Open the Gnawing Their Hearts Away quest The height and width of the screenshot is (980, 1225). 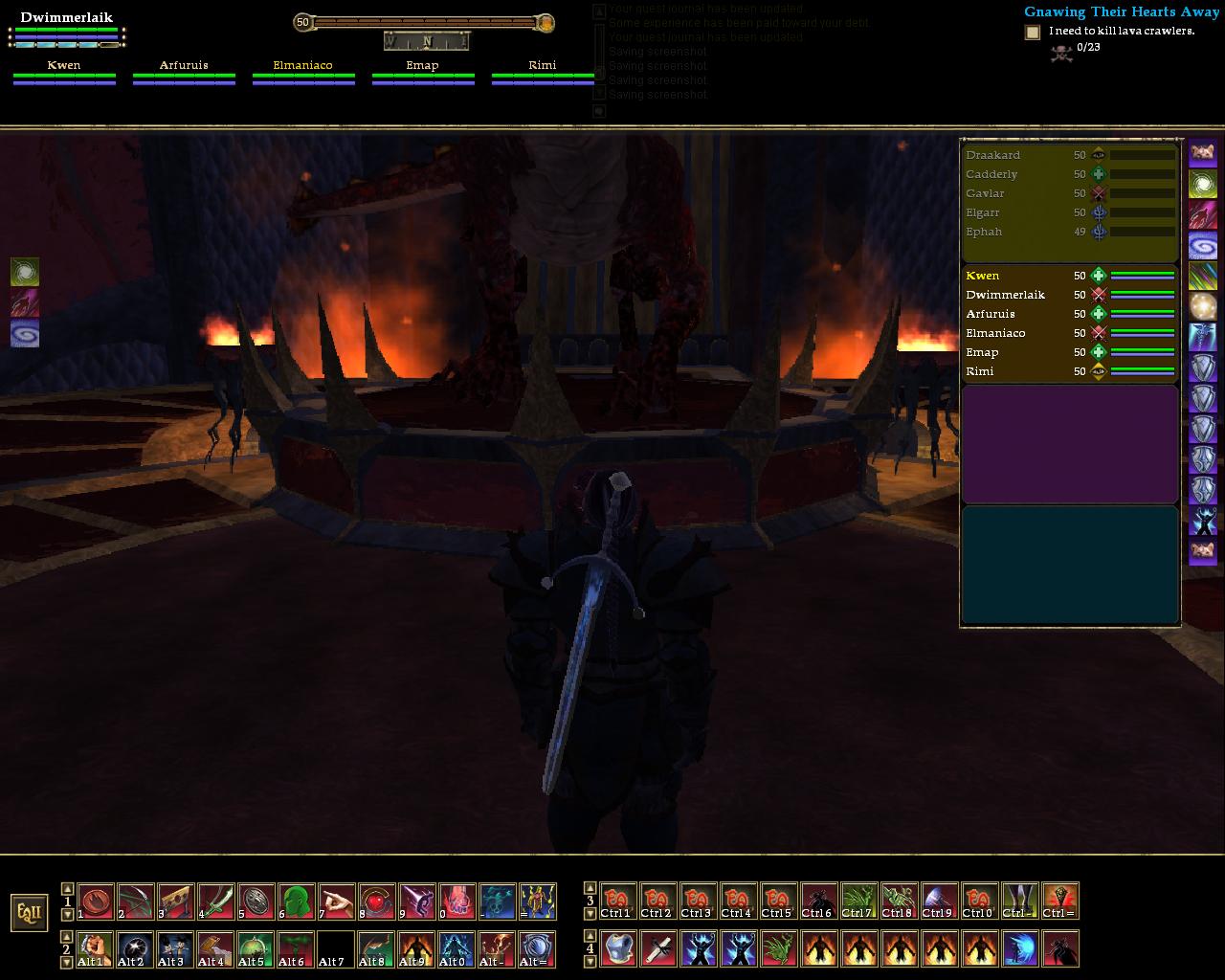pyautogui.click(x=1121, y=11)
